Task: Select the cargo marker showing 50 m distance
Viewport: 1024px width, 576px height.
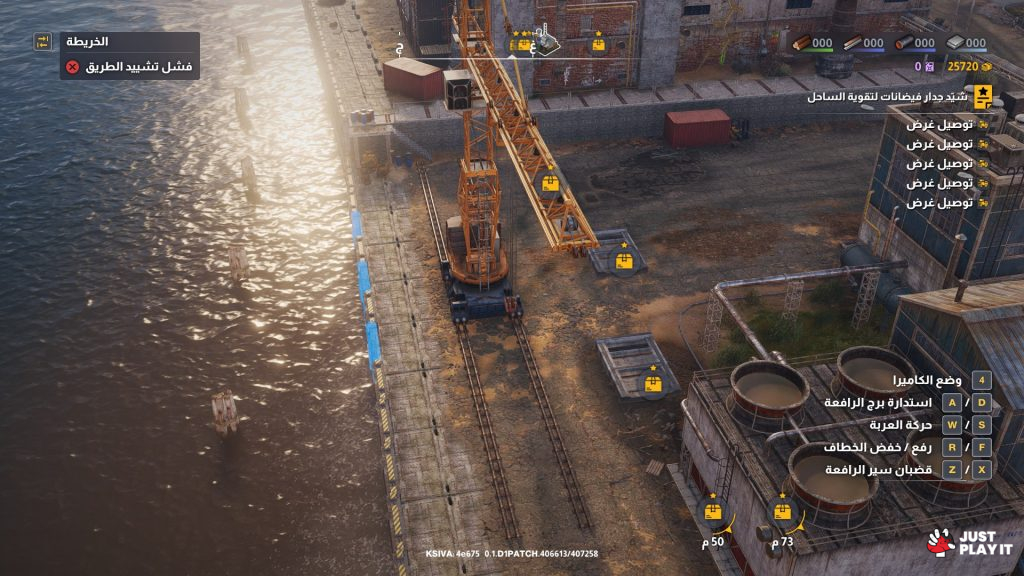Action: (x=713, y=511)
